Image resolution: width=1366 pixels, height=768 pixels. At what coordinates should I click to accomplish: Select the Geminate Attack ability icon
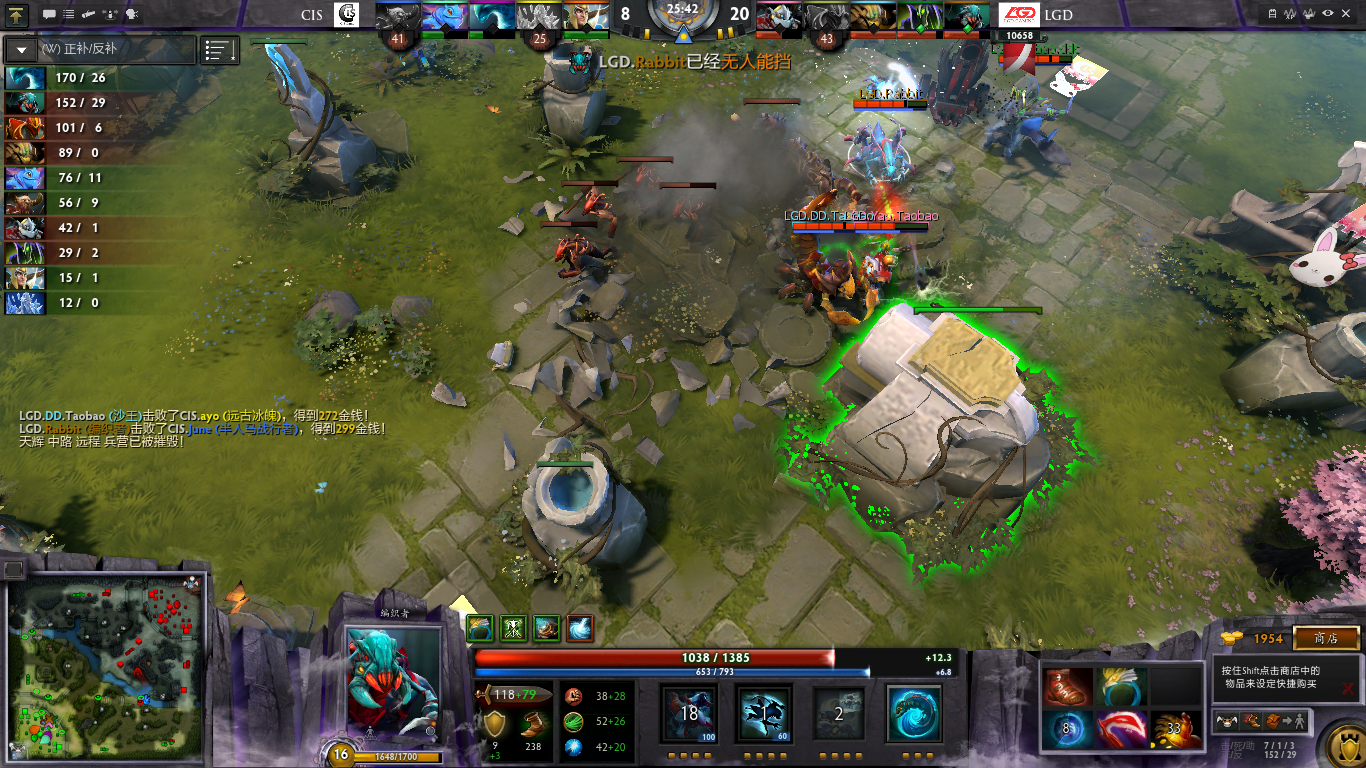click(838, 714)
